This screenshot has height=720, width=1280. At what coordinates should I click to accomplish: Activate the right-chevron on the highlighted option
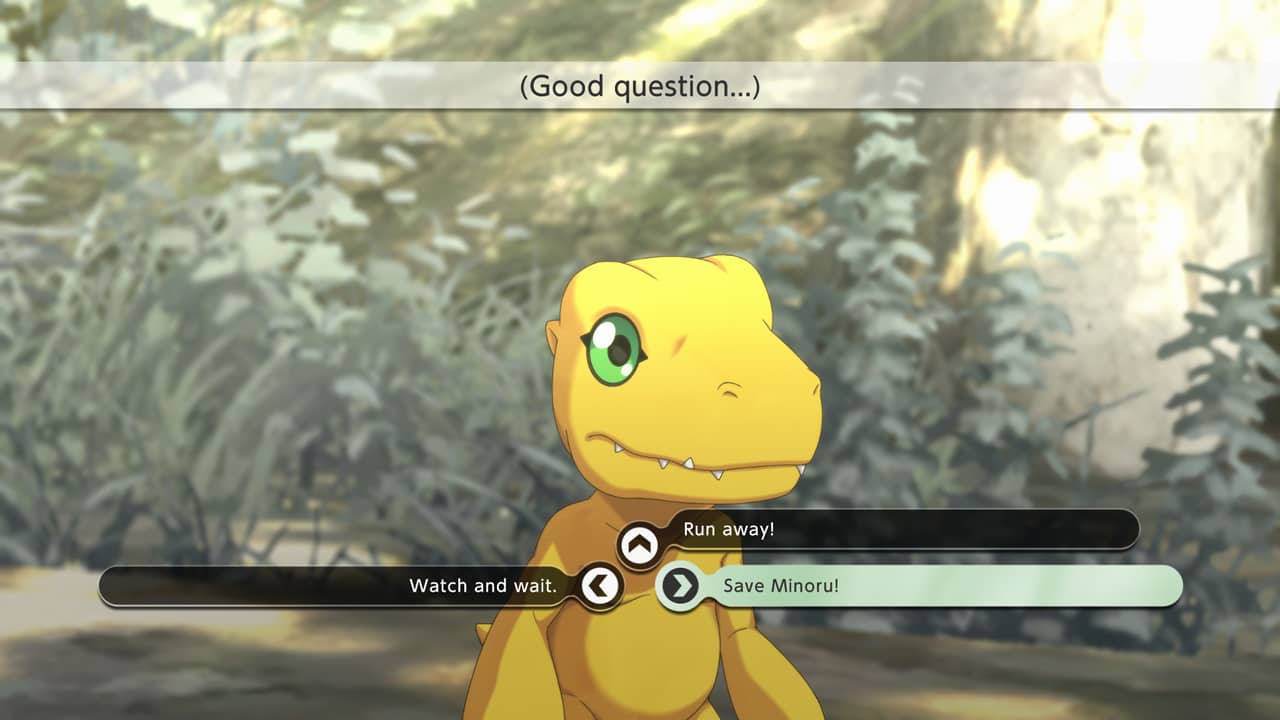tap(678, 586)
